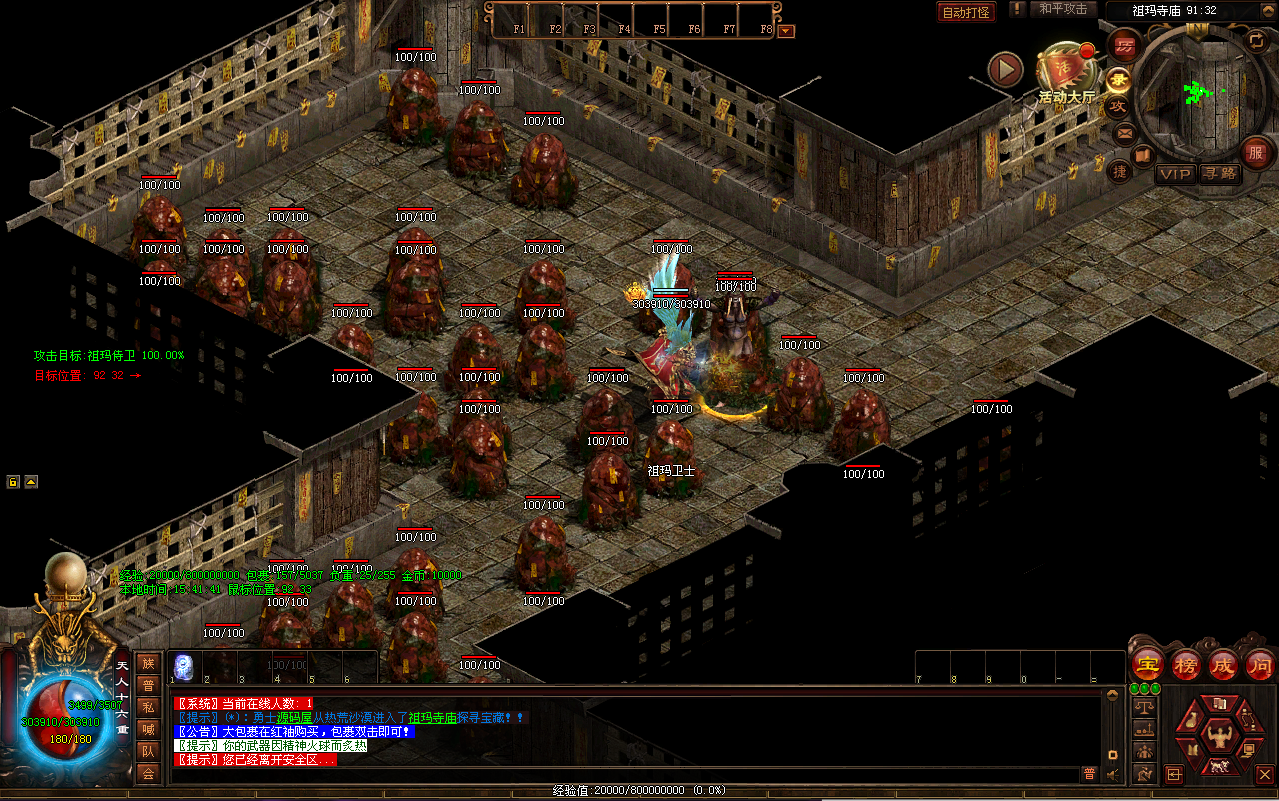The image size is (1279, 801).
Task: Open the 服 button beside the minimap
Action: [x=1256, y=152]
